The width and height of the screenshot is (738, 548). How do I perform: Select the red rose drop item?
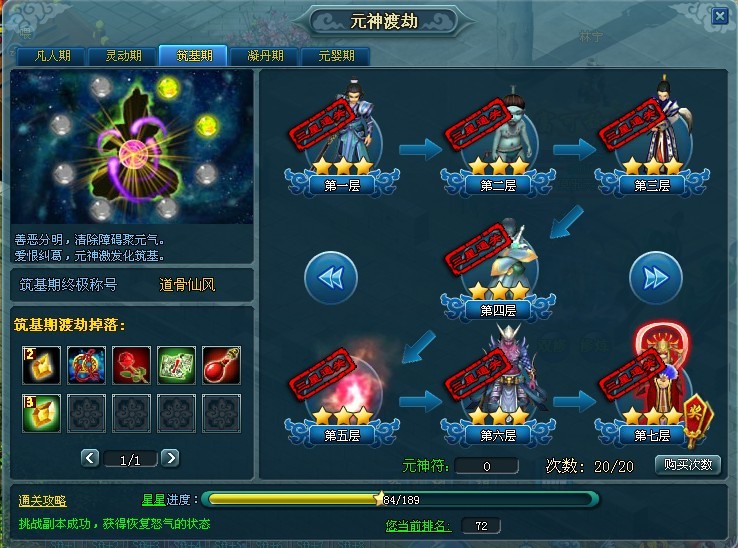coord(131,366)
